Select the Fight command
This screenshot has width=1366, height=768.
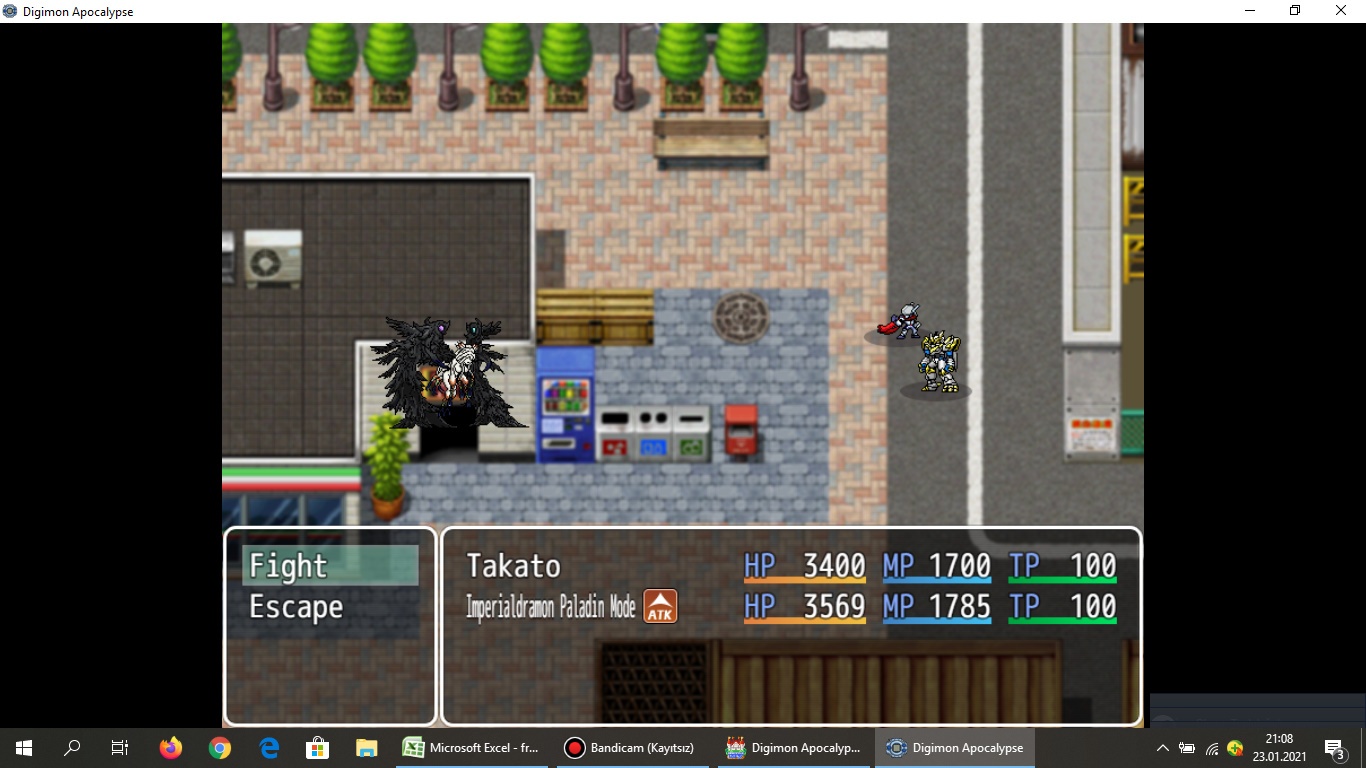point(289,565)
